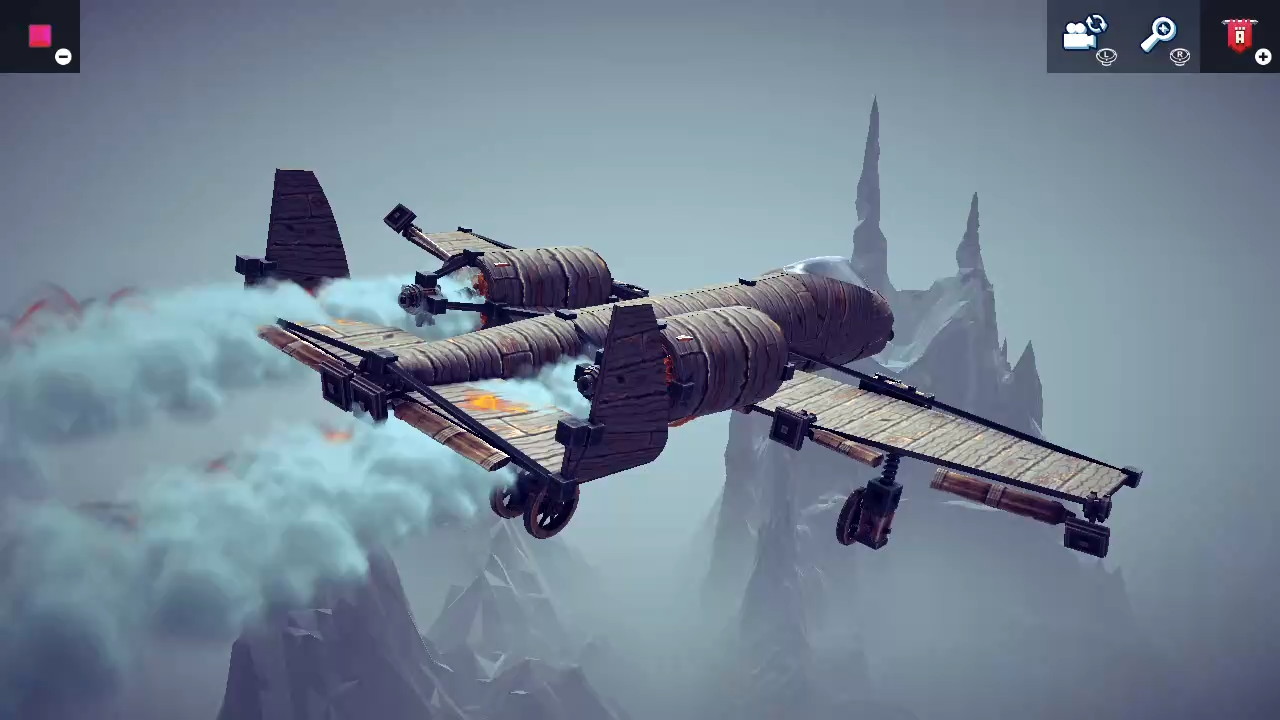Open the red castle banner marker

pyautogui.click(x=1238, y=33)
